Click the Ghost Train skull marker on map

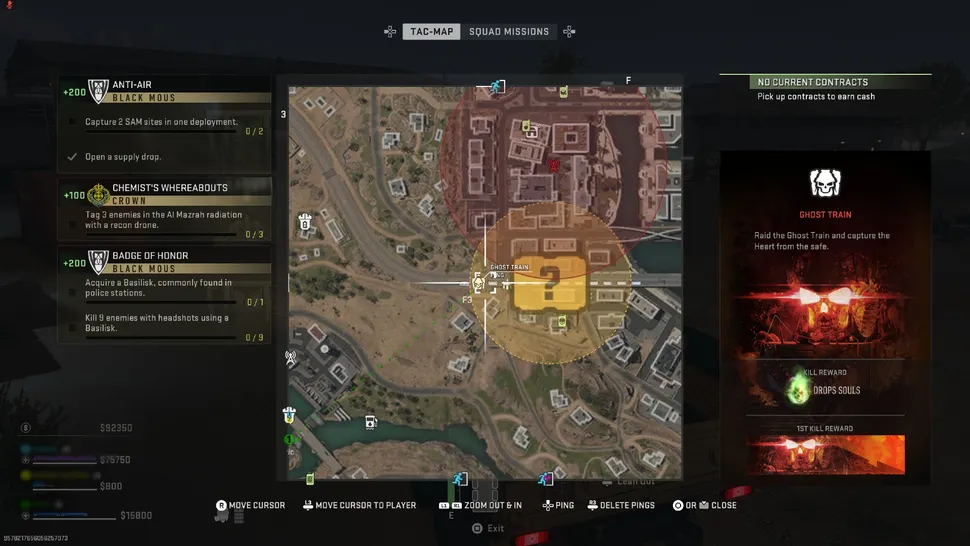(x=479, y=283)
